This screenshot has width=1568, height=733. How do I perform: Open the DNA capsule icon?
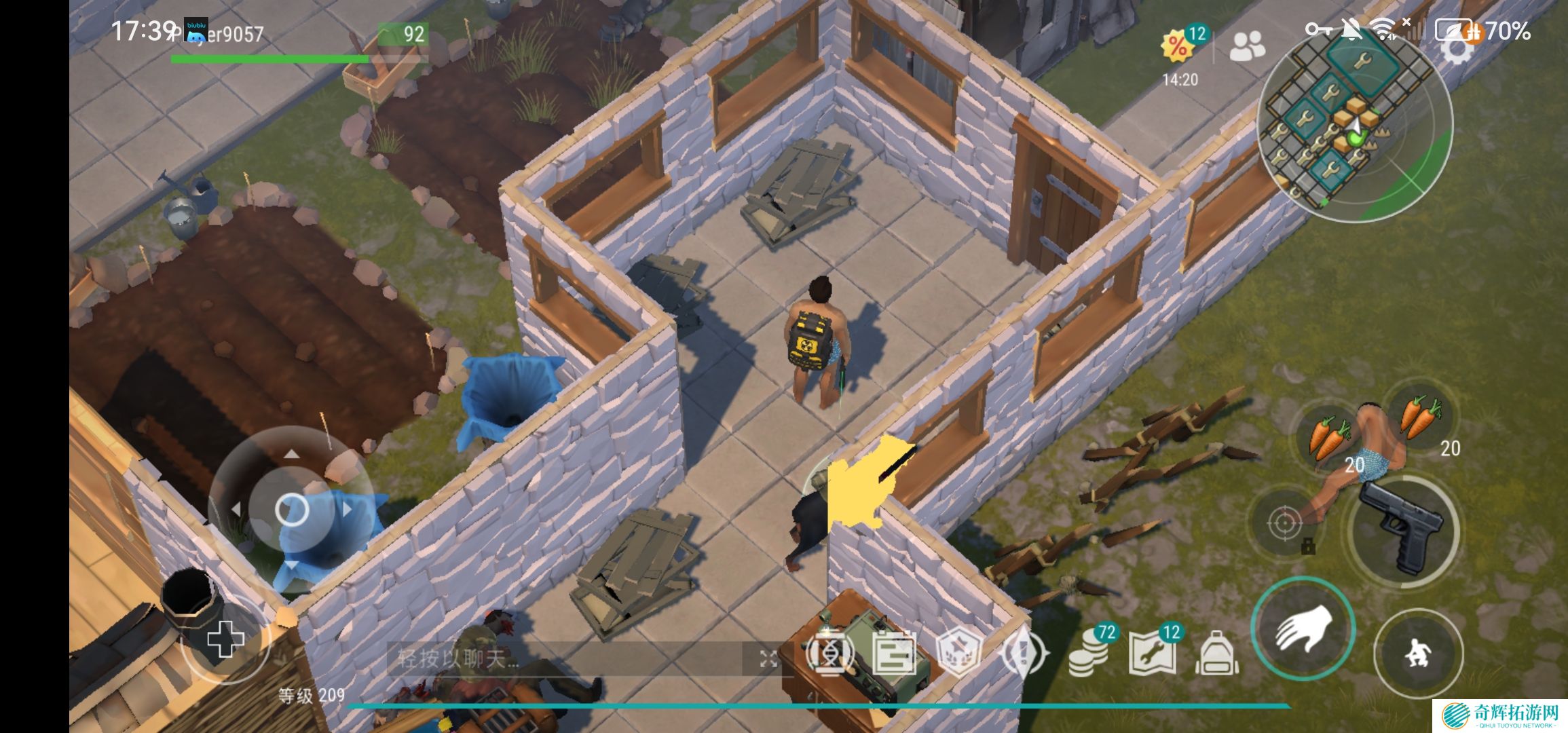tap(828, 653)
